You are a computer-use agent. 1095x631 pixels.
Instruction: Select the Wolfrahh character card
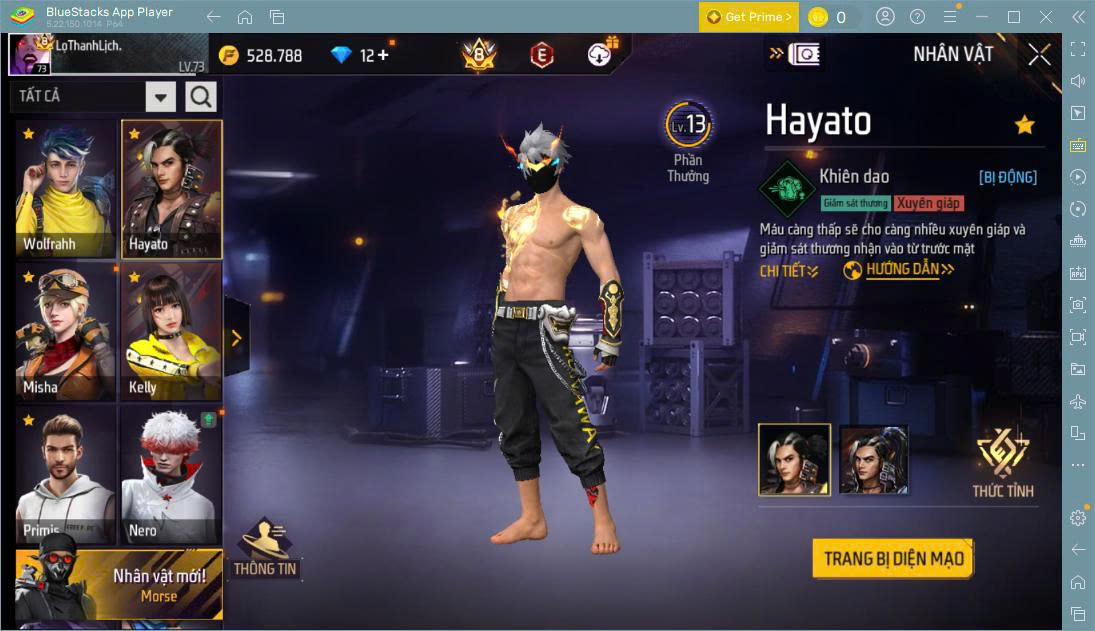(66, 190)
